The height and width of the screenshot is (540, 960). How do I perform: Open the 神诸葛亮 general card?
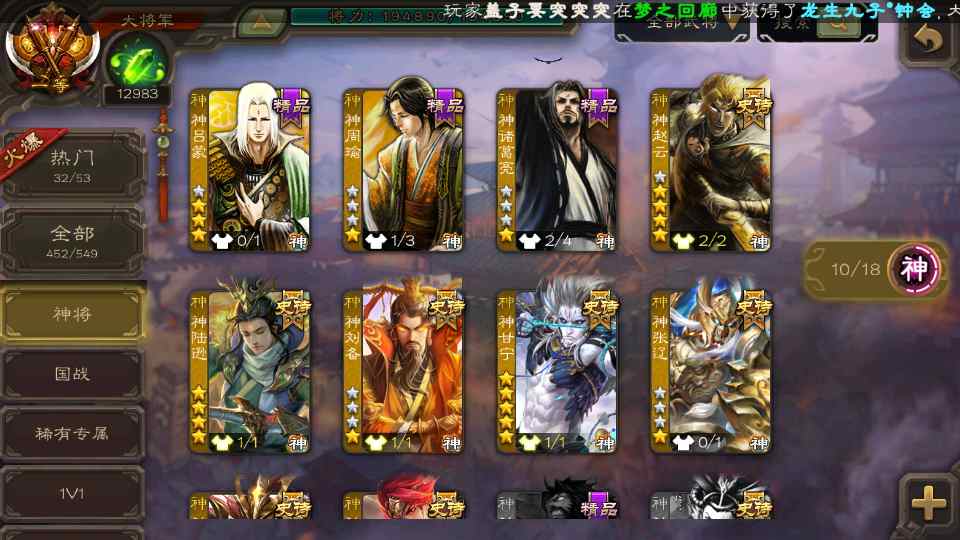(x=557, y=170)
